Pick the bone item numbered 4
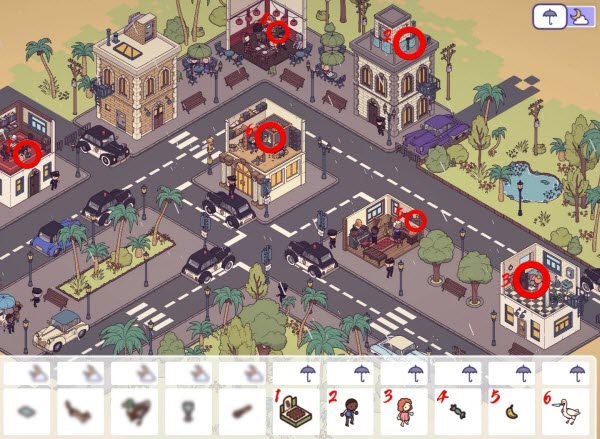 [460, 410]
